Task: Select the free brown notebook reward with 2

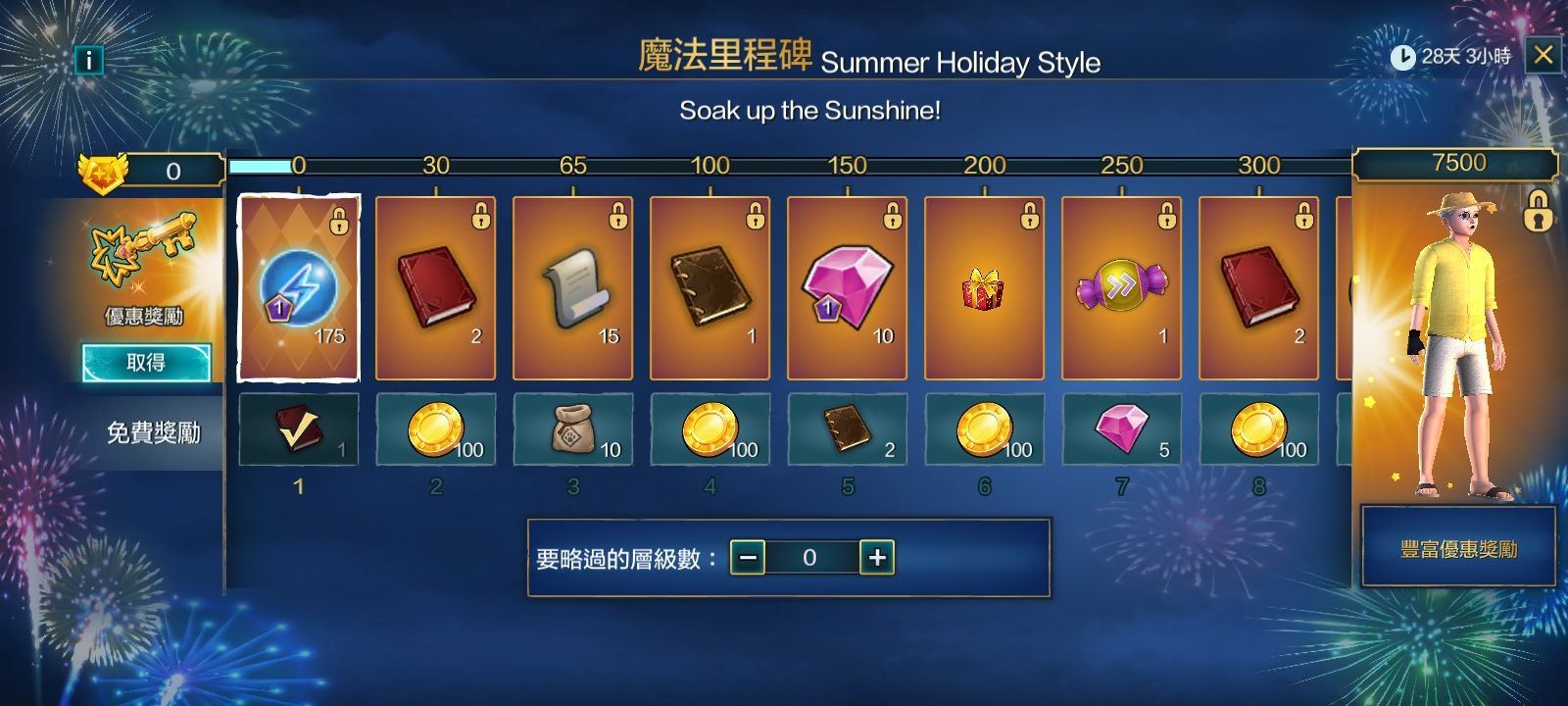Action: (x=848, y=429)
